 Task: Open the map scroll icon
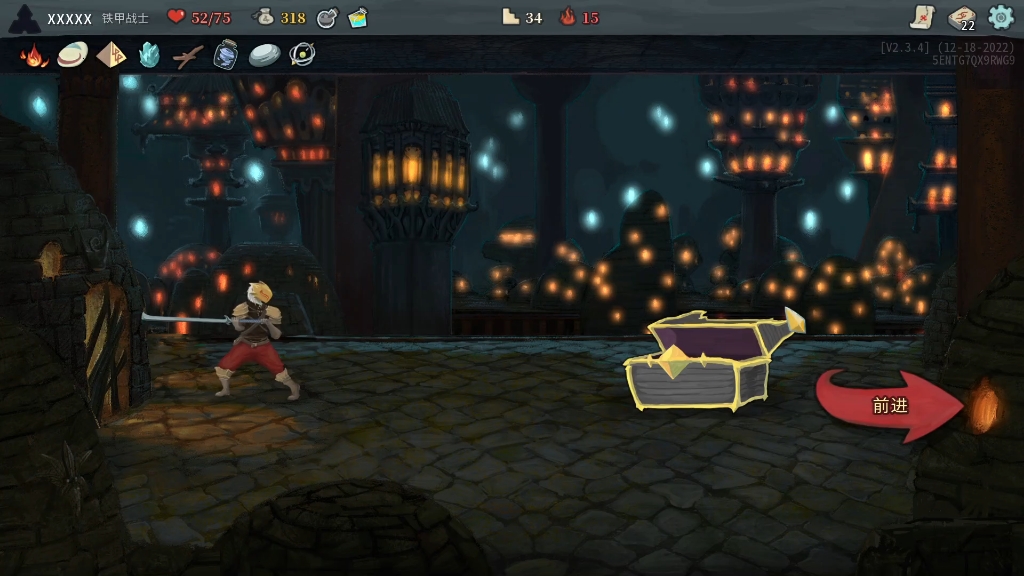click(x=922, y=17)
